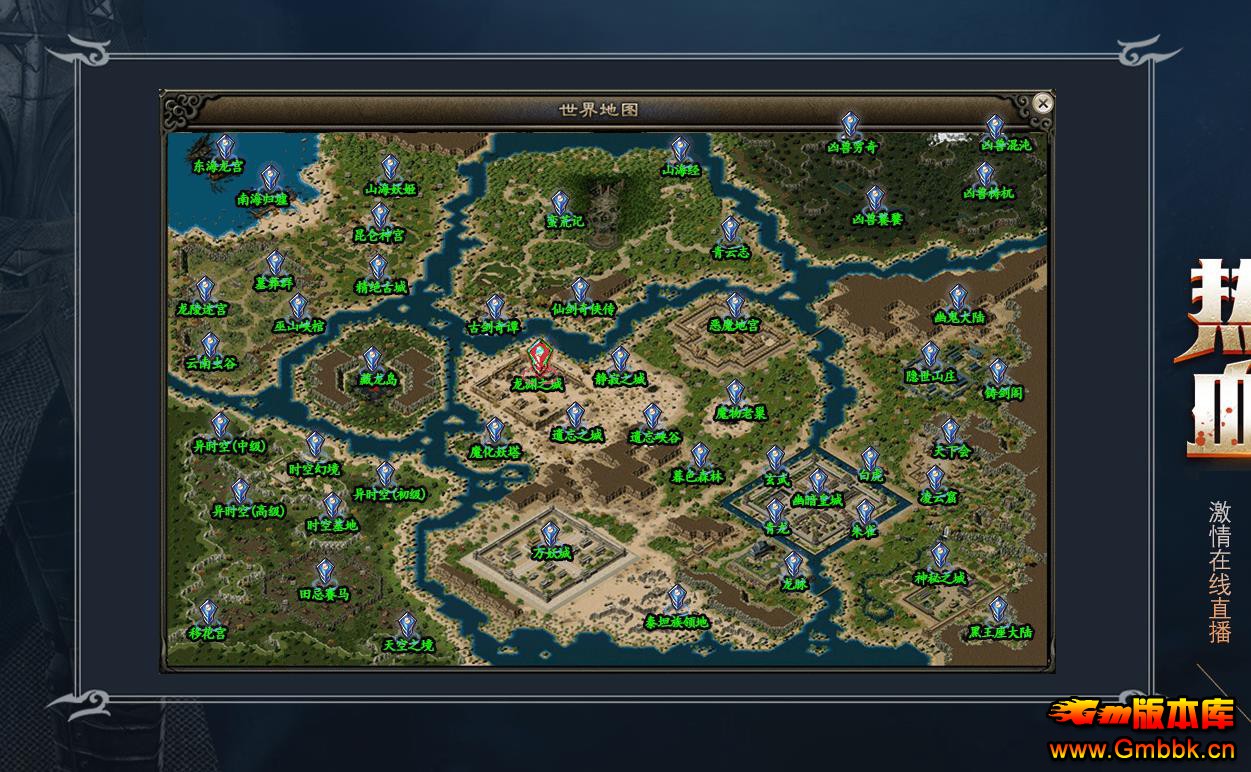This screenshot has width=1251, height=772.
Task: Choose the 藏龙岛 island marker
Action: coord(372,362)
